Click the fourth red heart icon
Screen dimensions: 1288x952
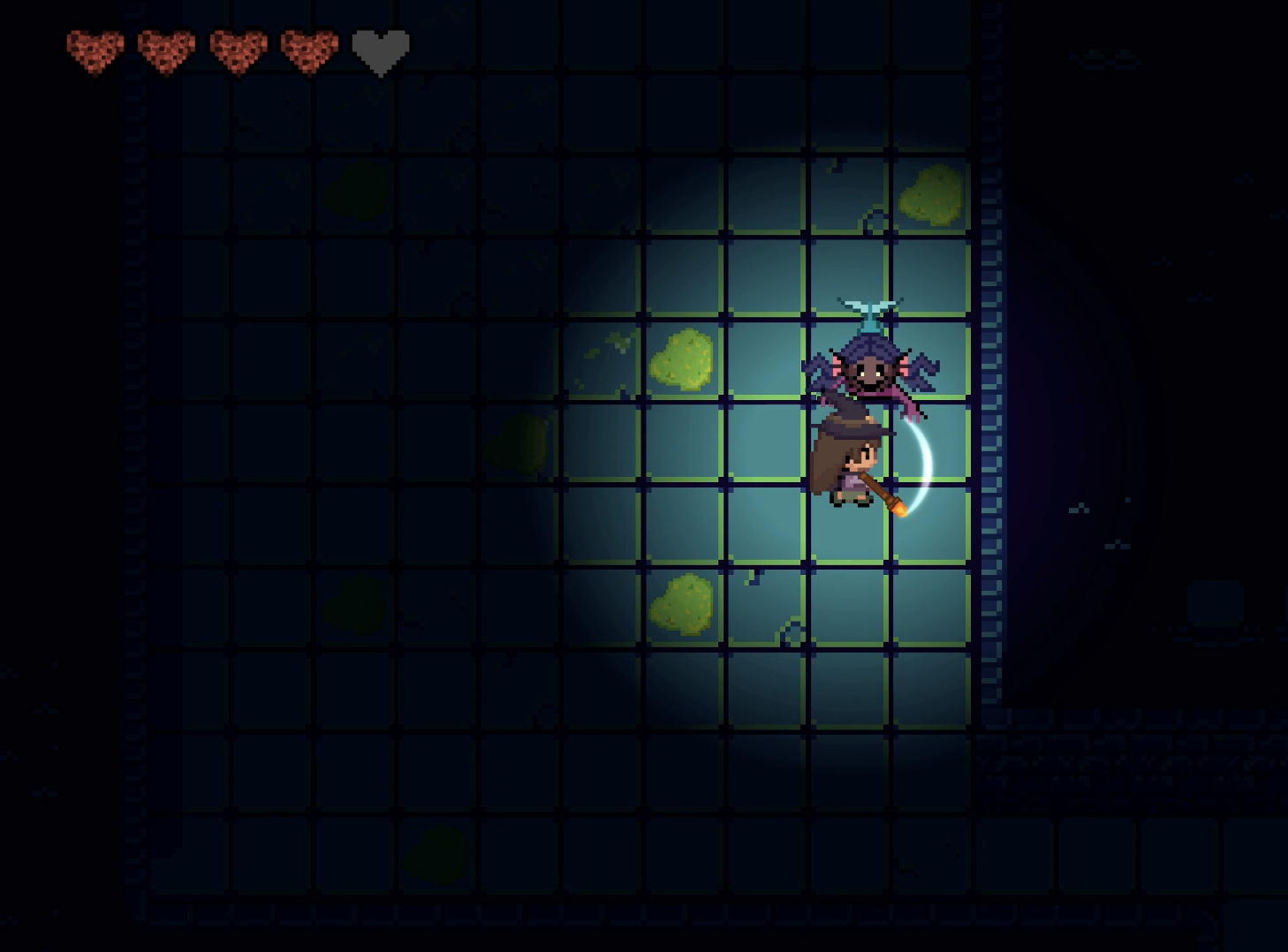coord(309,49)
